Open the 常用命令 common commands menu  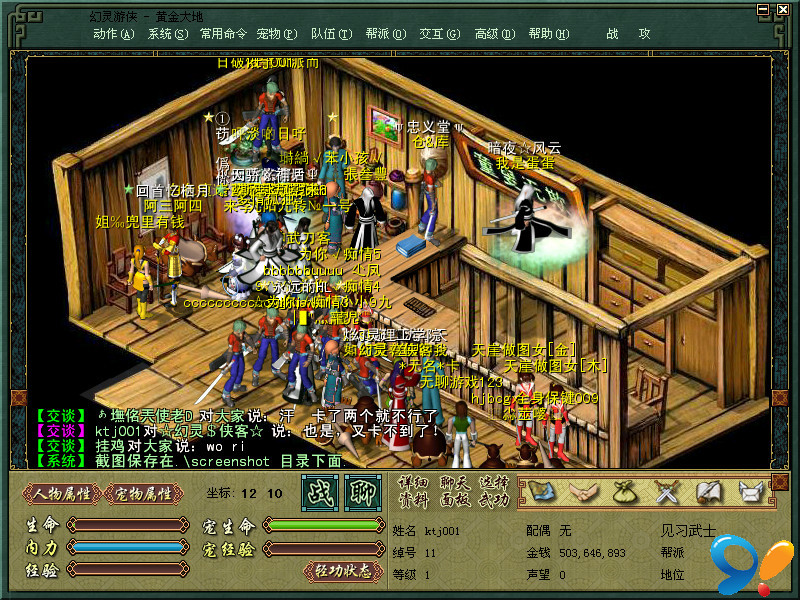(x=223, y=33)
